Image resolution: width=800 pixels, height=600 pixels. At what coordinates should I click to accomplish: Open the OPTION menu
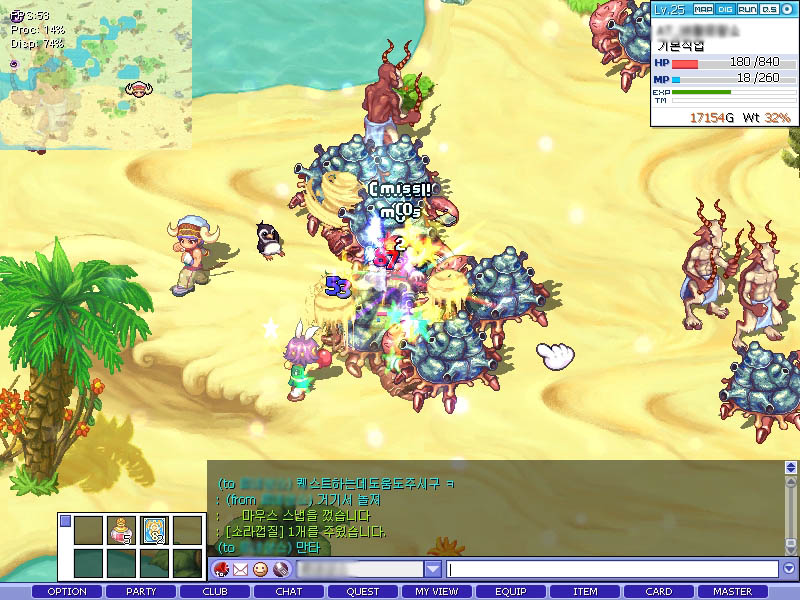[67, 592]
